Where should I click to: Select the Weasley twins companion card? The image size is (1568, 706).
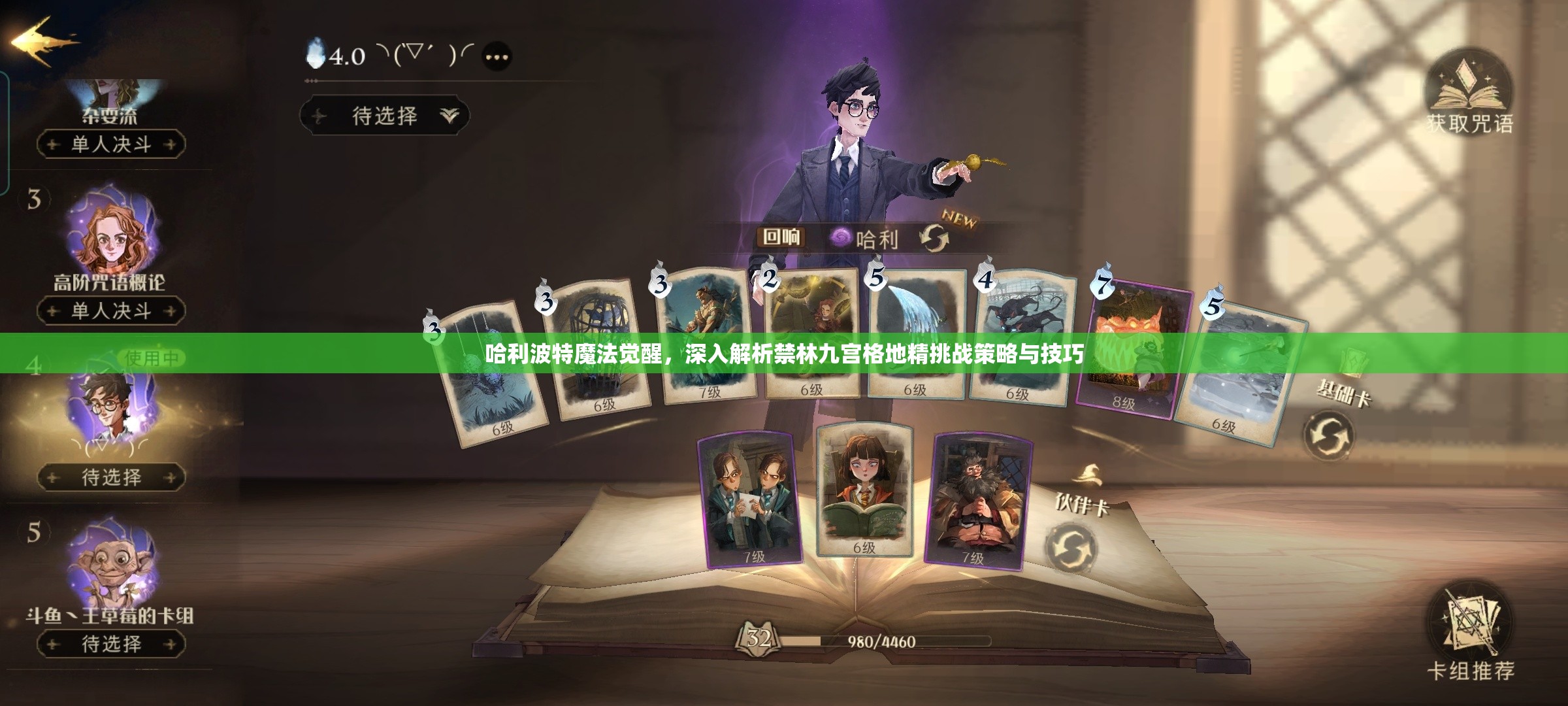[x=751, y=500]
